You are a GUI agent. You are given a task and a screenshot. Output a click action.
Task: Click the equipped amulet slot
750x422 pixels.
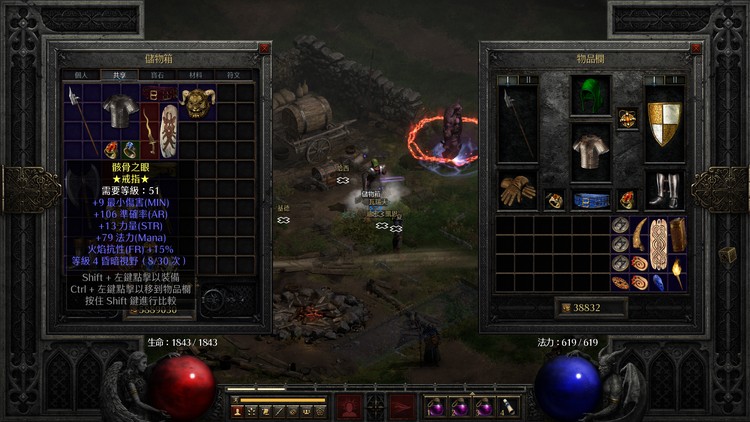click(x=627, y=119)
